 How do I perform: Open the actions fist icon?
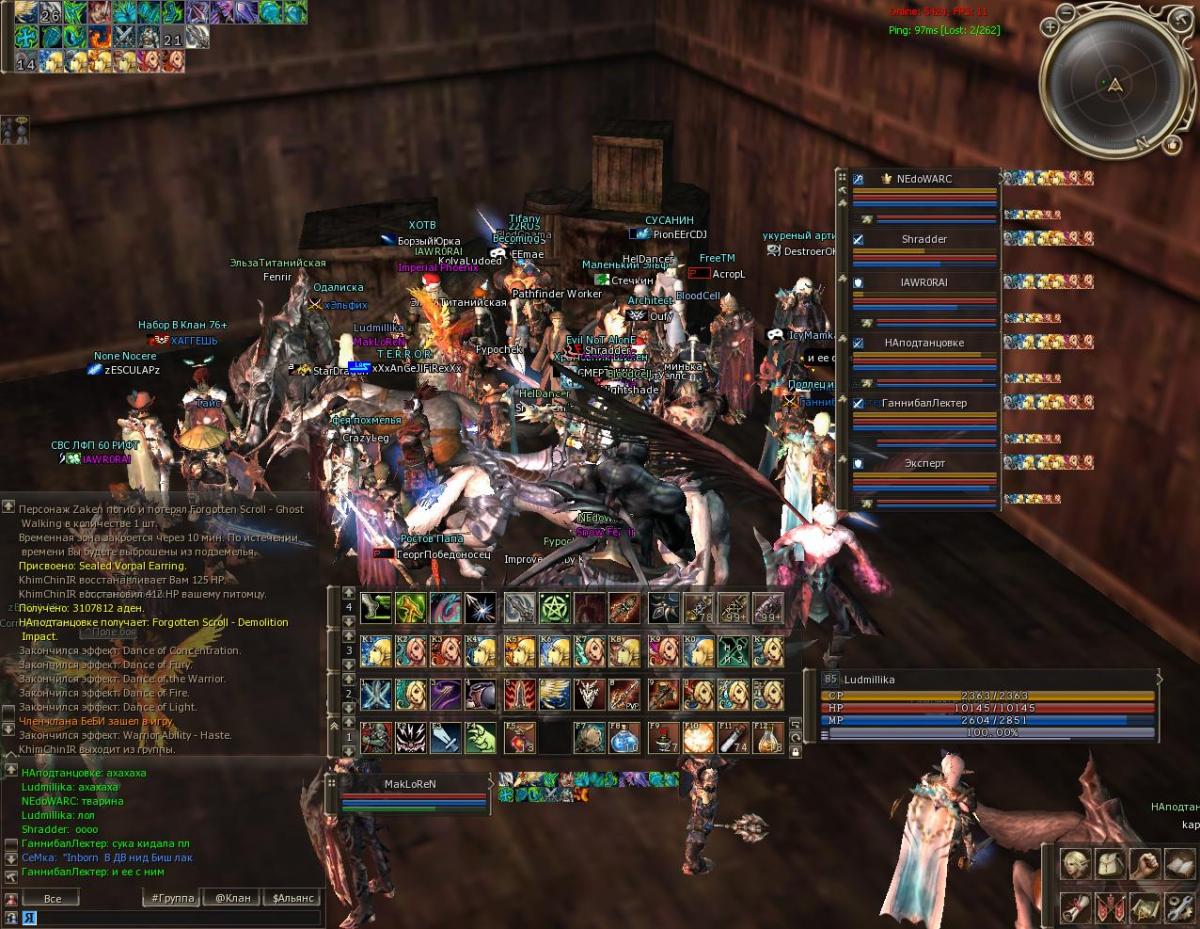click(x=1144, y=863)
